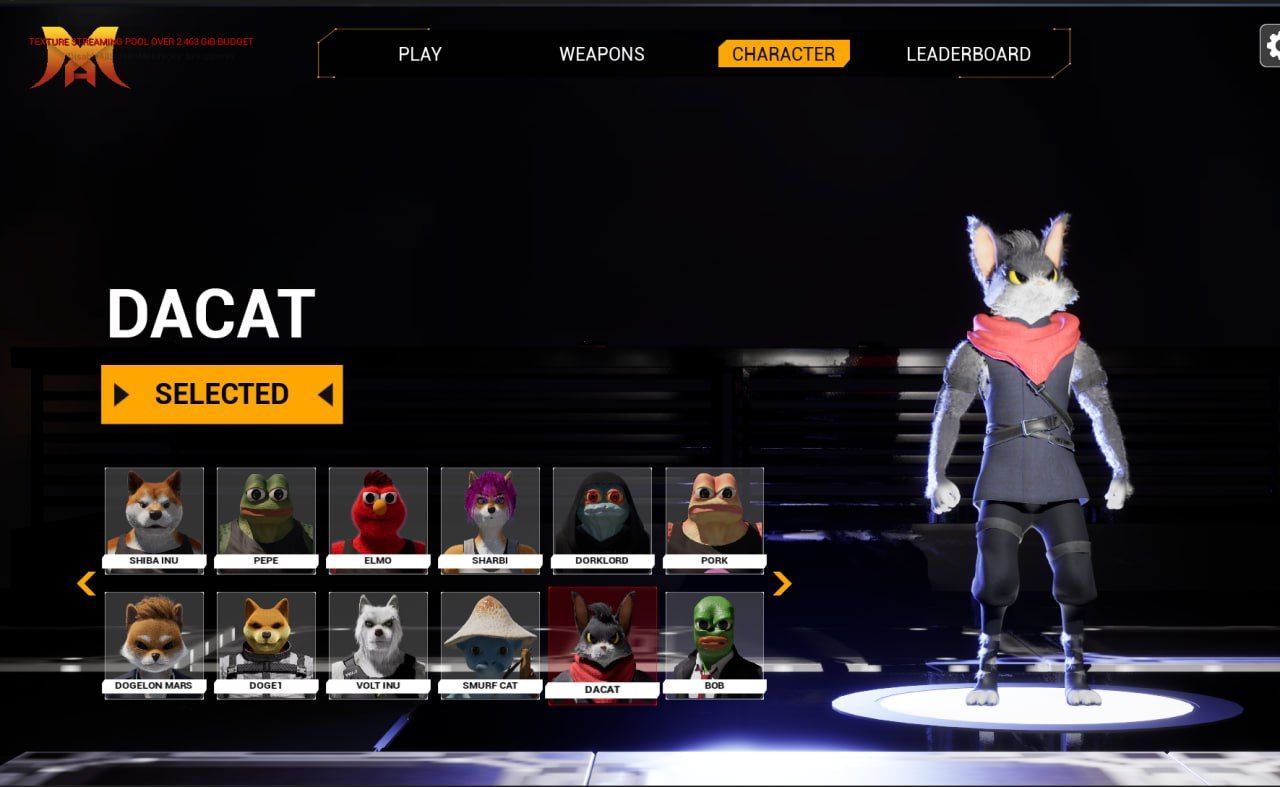This screenshot has width=1280, height=787.
Task: Show next characters with right arrow
Action: point(782,583)
